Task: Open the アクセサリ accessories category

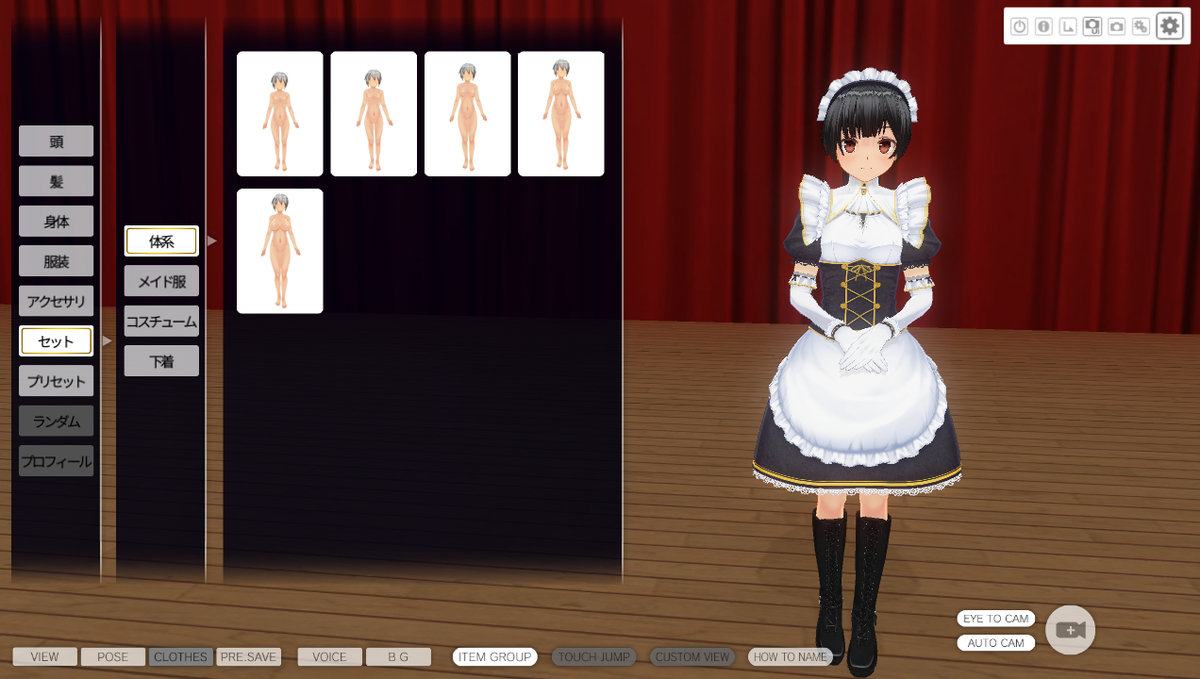Action: 56,301
